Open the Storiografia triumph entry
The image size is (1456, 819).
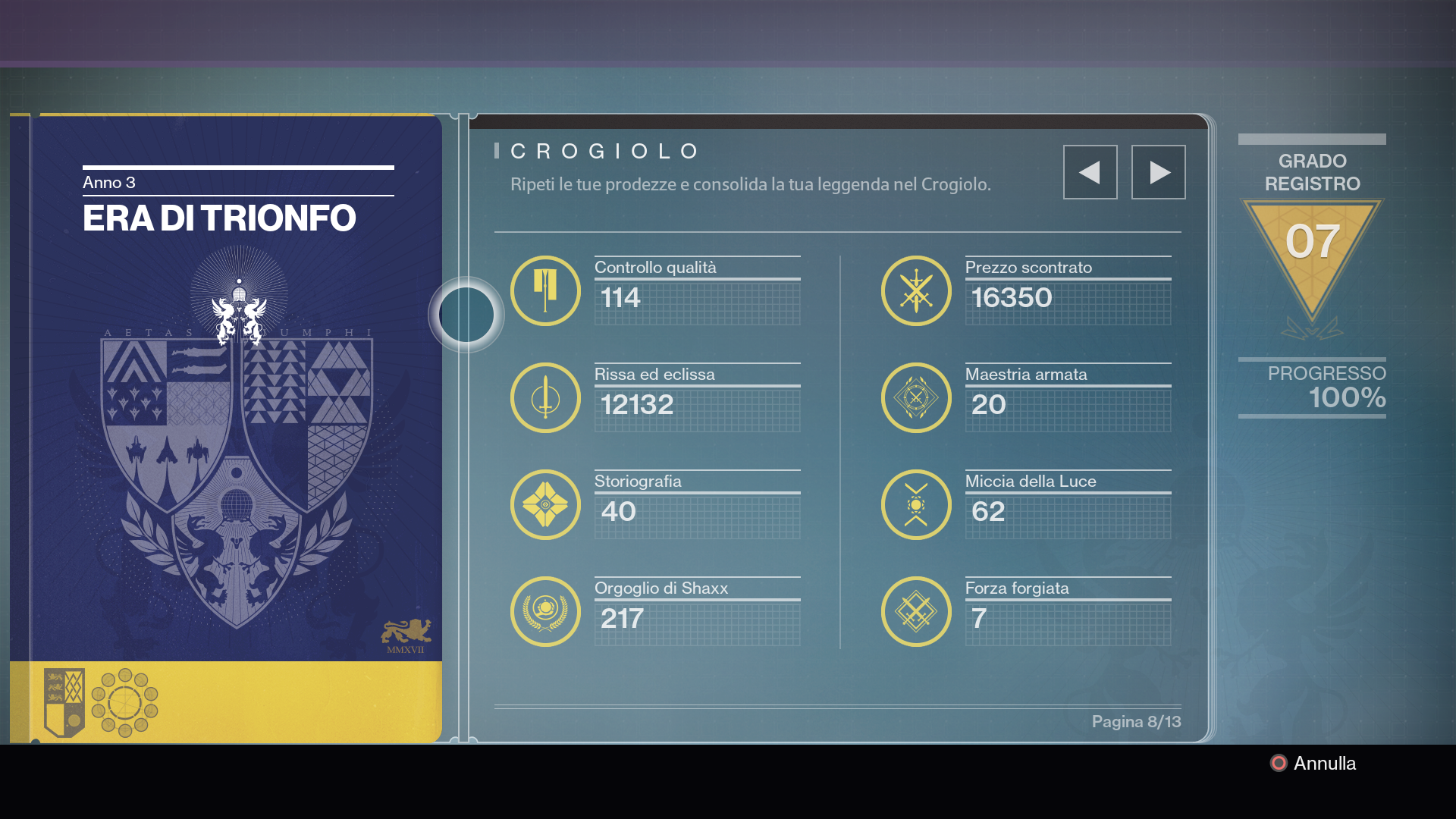[x=545, y=504]
